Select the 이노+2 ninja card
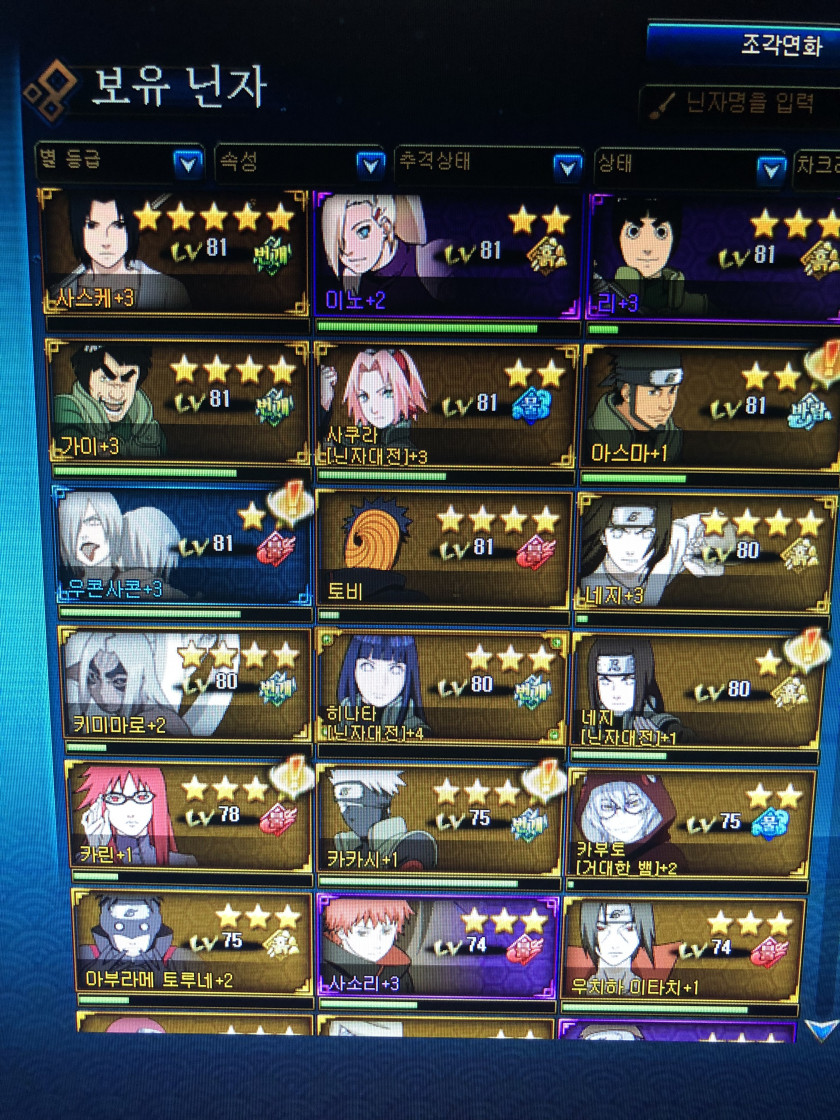The image size is (840, 1120). [x=446, y=254]
